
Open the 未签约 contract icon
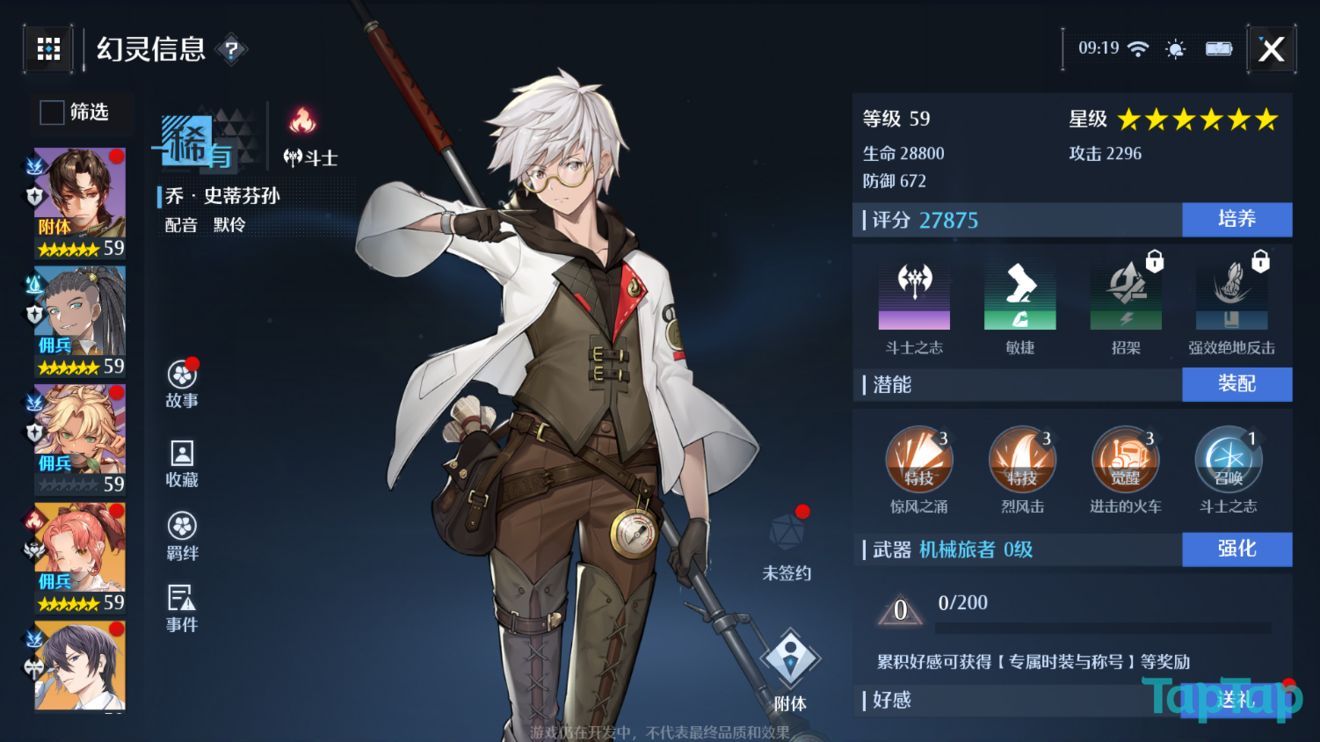coord(789,537)
